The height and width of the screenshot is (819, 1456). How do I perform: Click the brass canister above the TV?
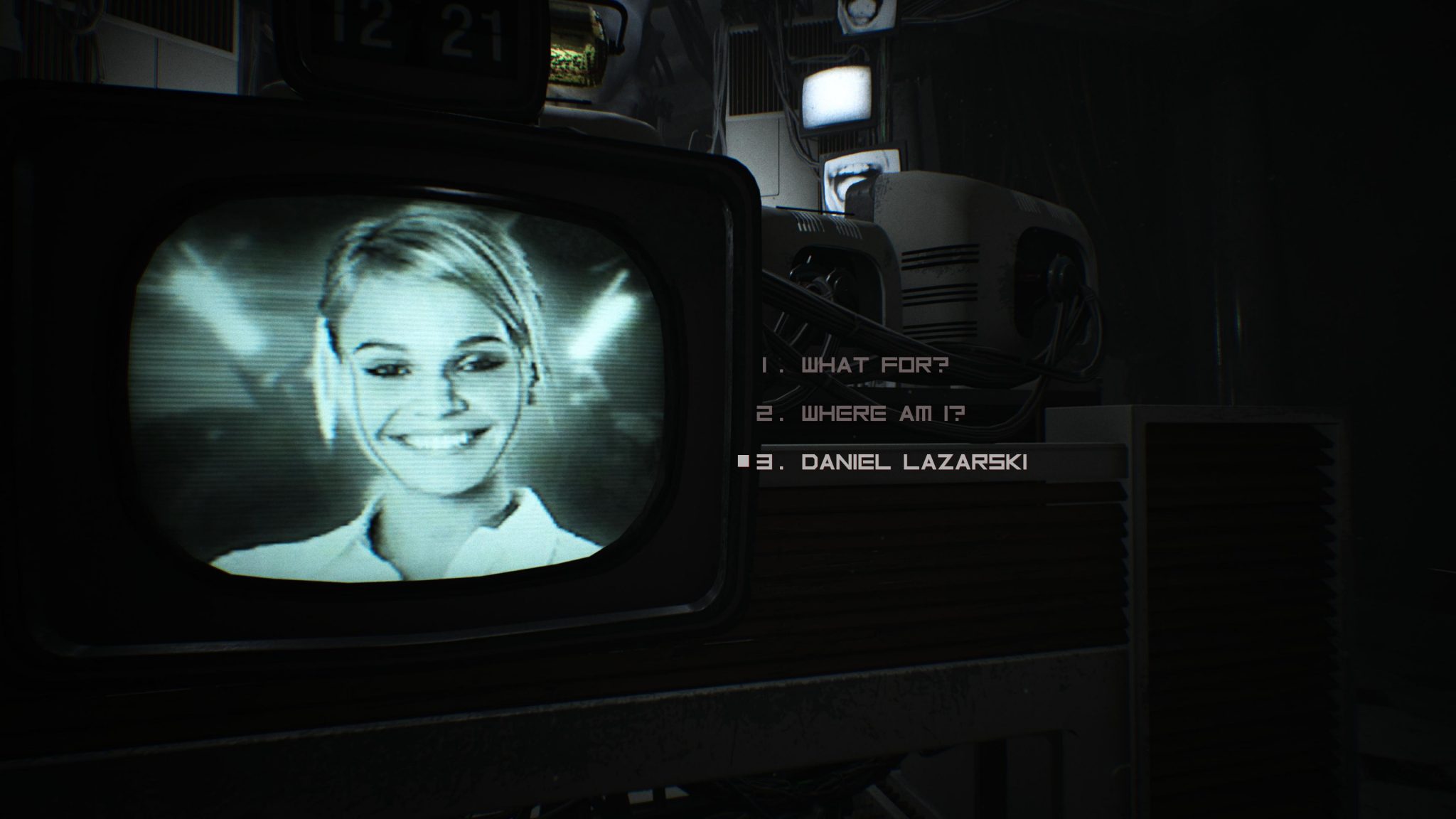576,43
